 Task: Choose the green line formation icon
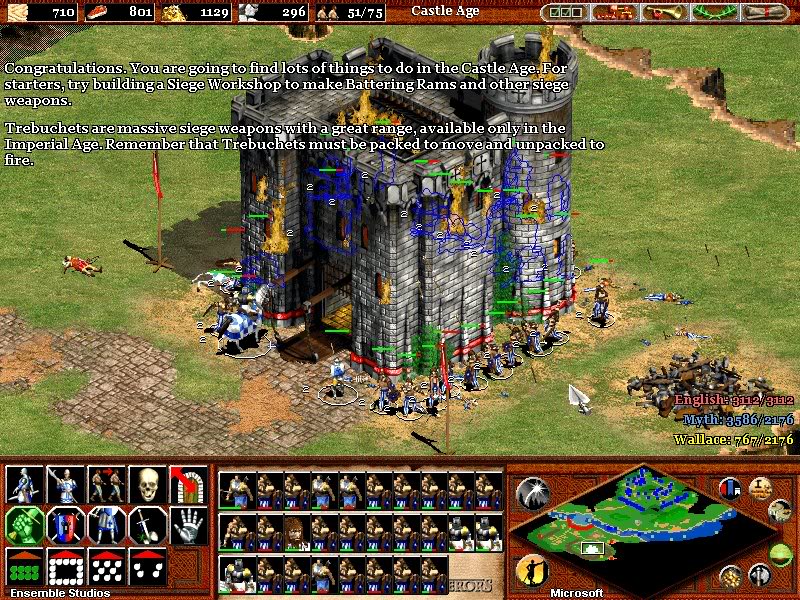point(24,566)
